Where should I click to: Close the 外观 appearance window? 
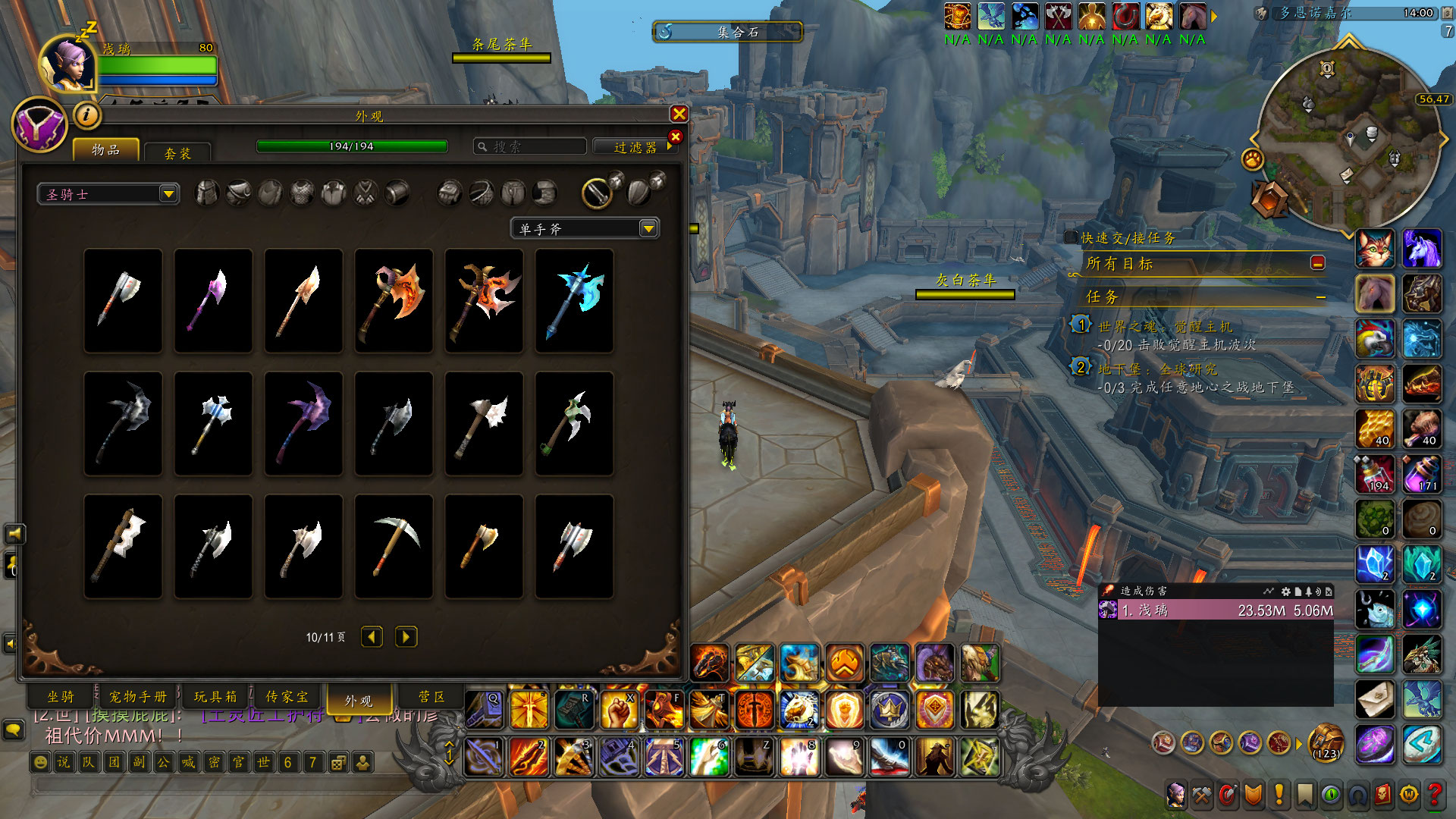pos(679,114)
